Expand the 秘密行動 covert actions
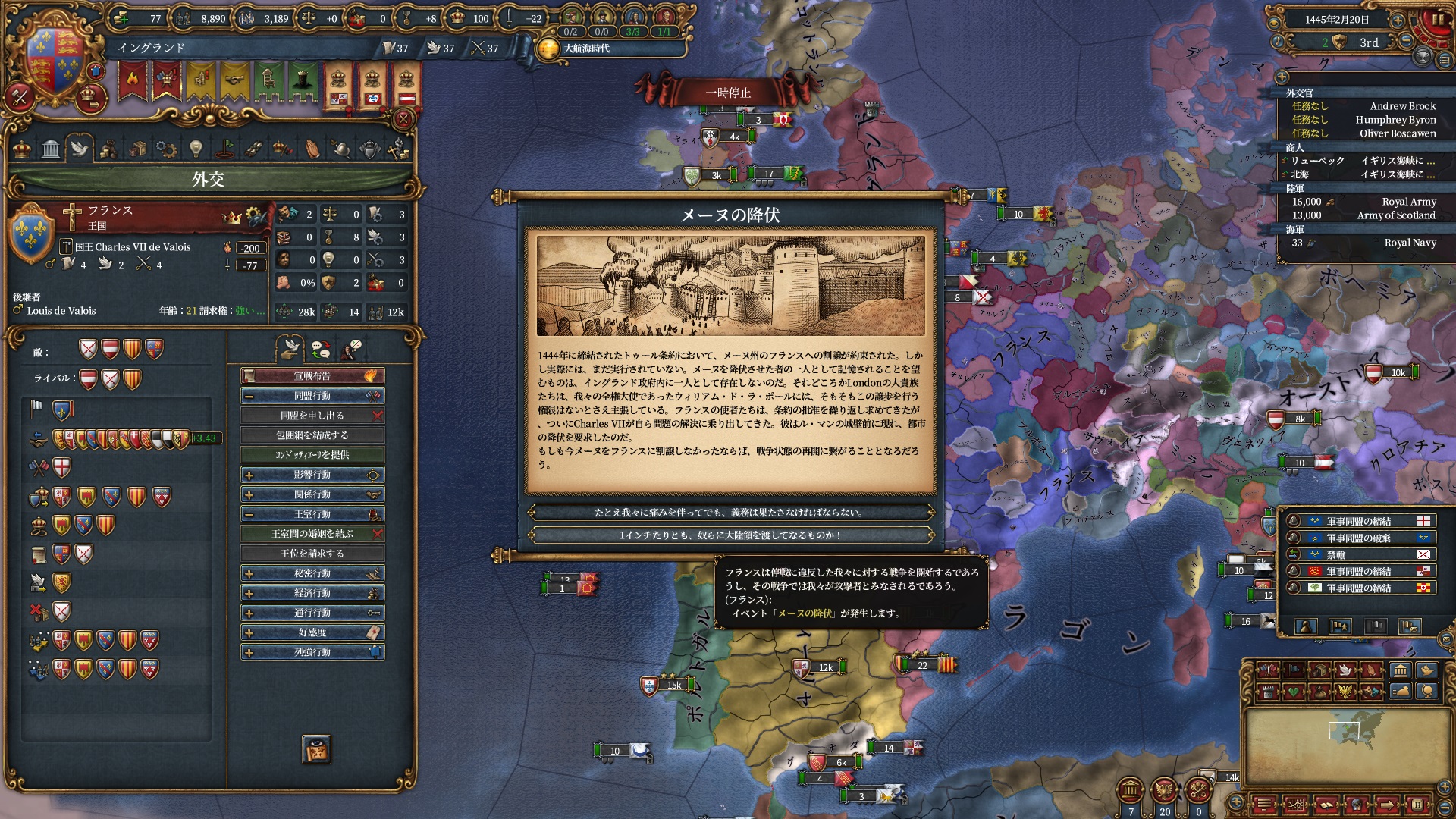This screenshot has width=1456, height=819. pyautogui.click(x=312, y=573)
